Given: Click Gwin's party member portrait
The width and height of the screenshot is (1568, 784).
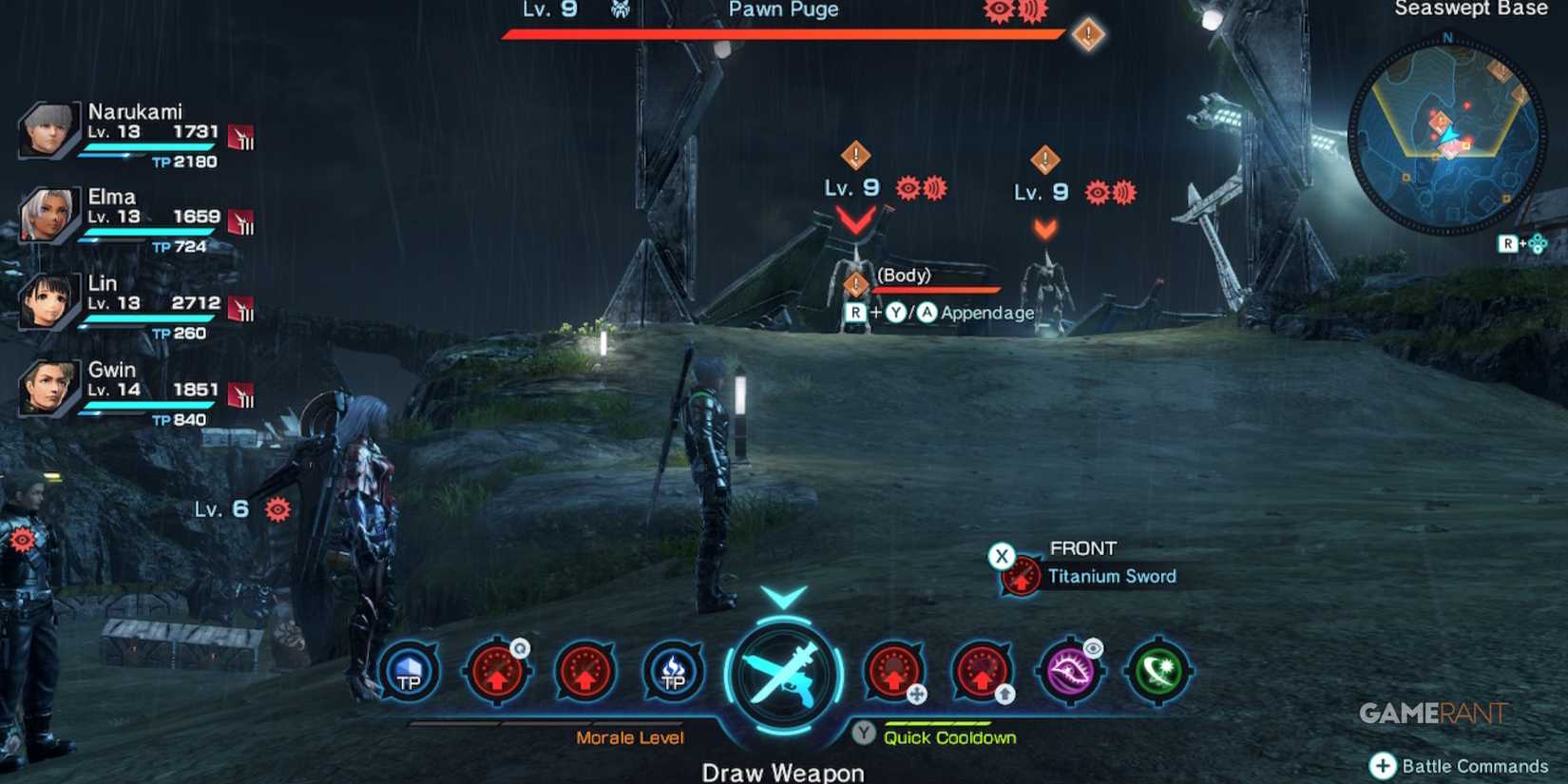Looking at the screenshot, I should (48, 388).
